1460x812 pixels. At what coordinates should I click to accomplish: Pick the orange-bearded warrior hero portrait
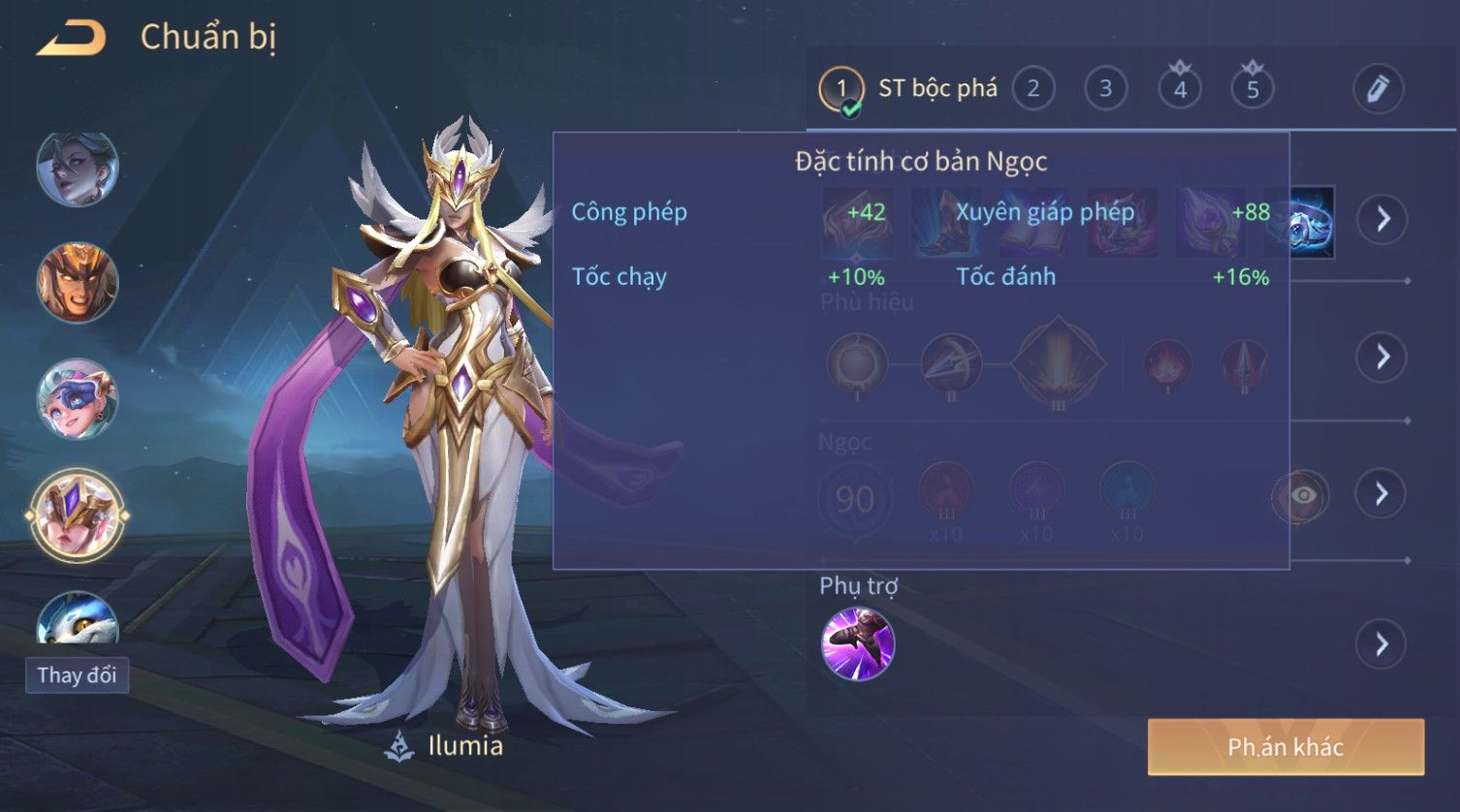pyautogui.click(x=77, y=283)
